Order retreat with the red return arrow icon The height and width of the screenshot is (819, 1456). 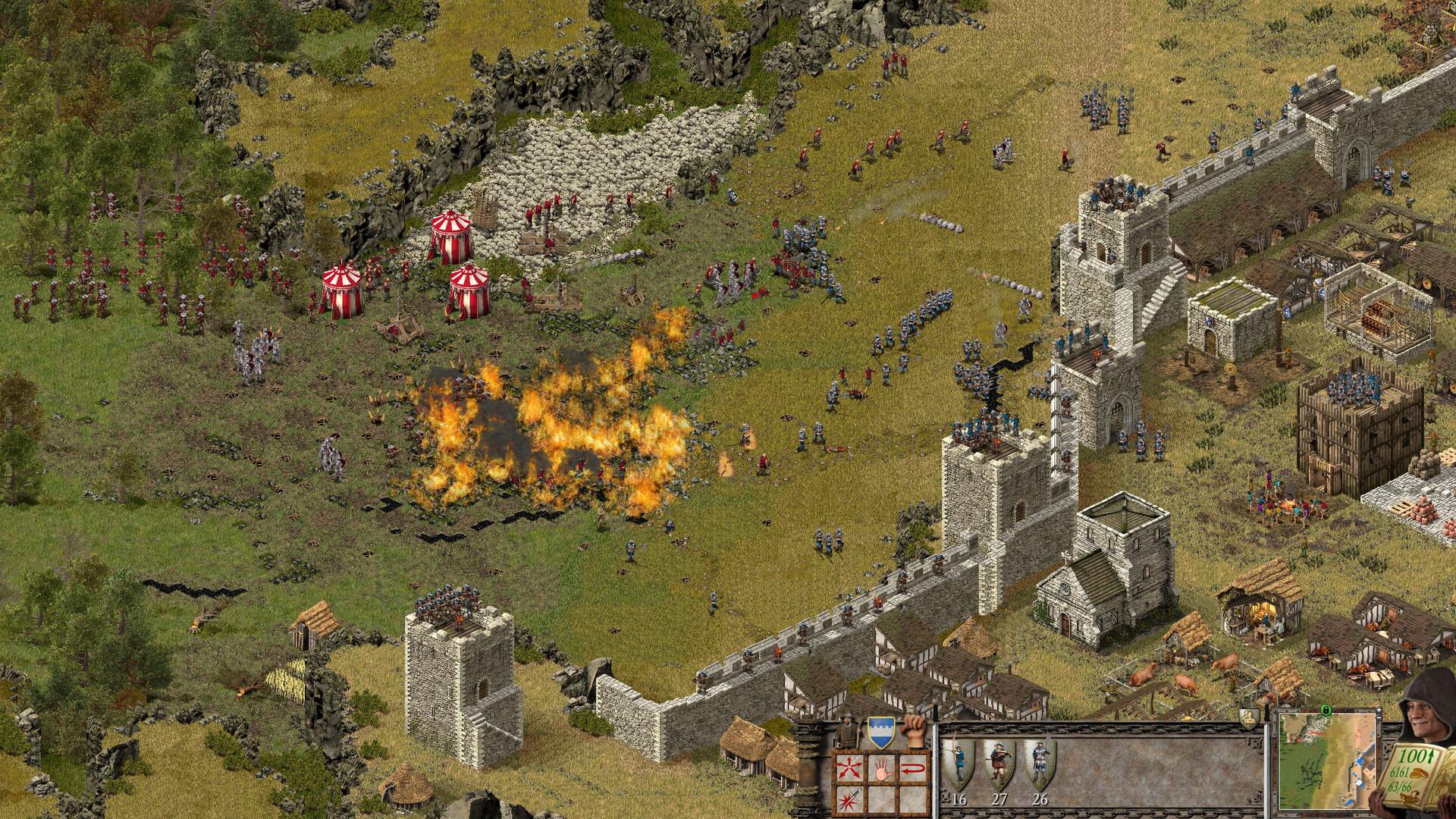click(x=912, y=767)
